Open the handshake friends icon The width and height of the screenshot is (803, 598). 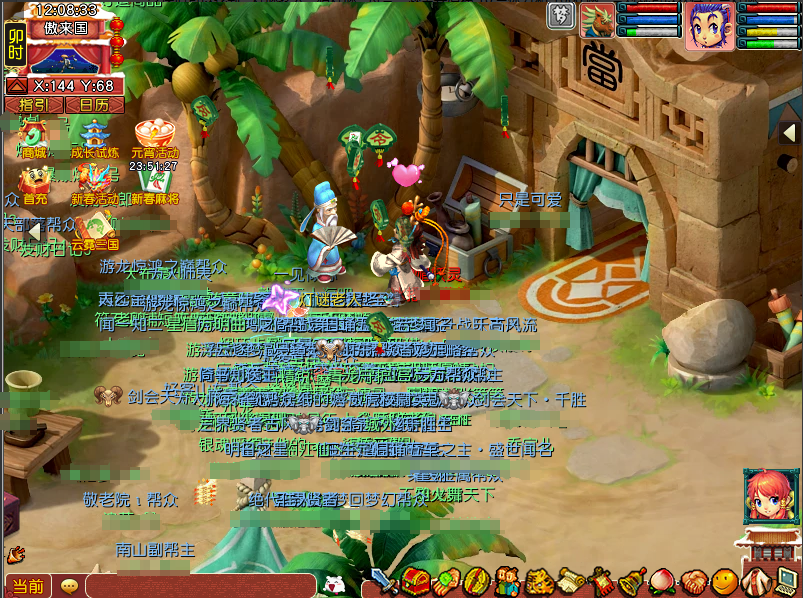692,581
